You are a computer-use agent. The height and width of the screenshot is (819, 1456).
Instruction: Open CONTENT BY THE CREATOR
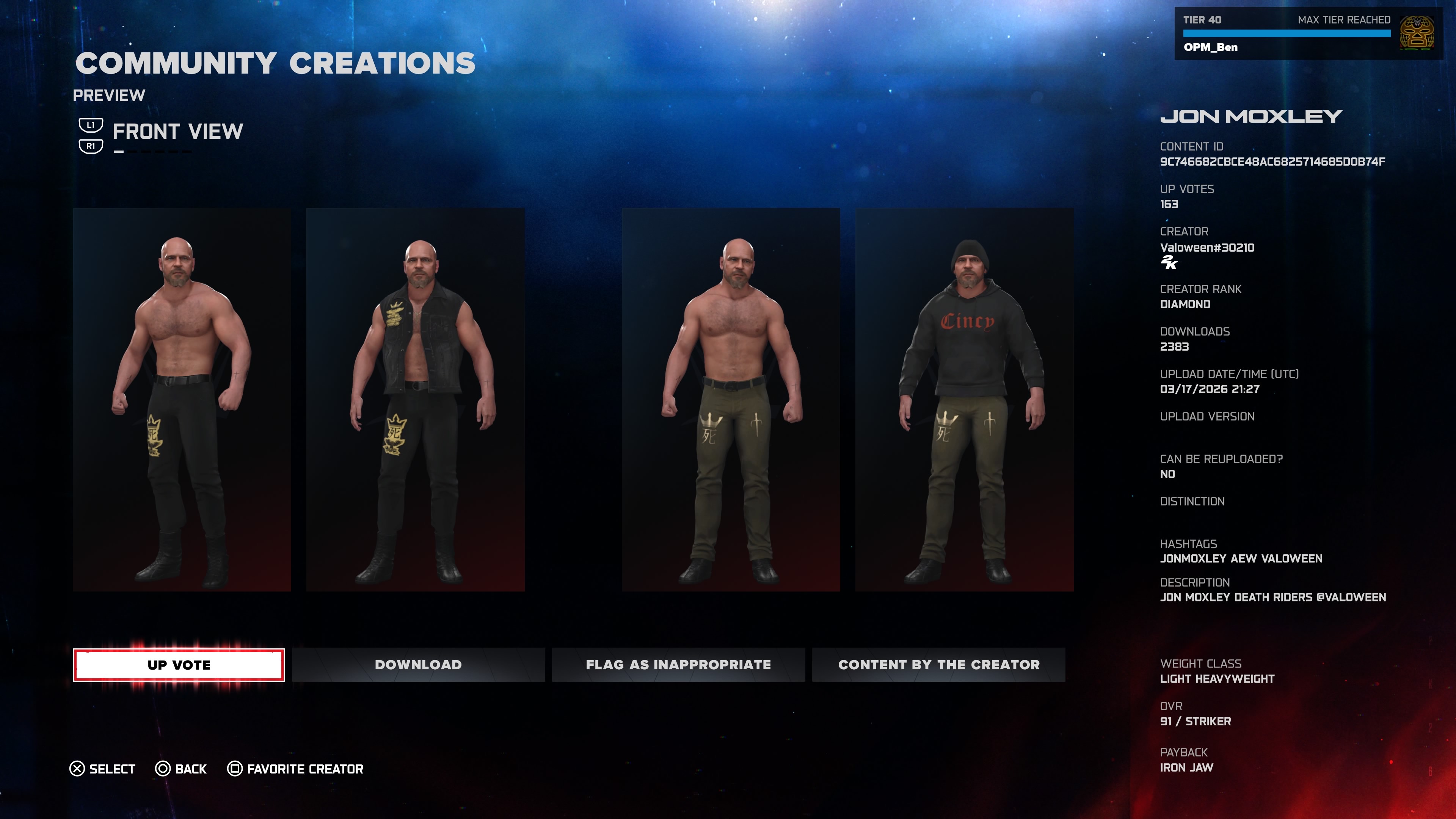(938, 665)
